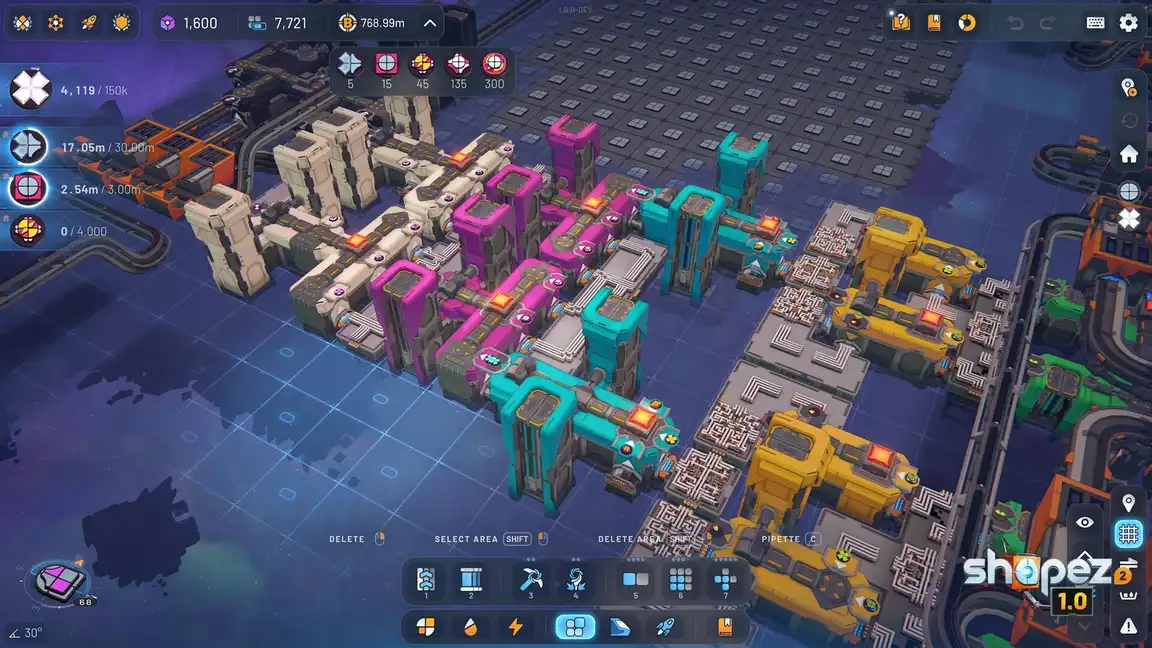Image resolution: width=1152 pixels, height=648 pixels.
Task: Open the lightning bolt wiring category
Action: point(515,627)
